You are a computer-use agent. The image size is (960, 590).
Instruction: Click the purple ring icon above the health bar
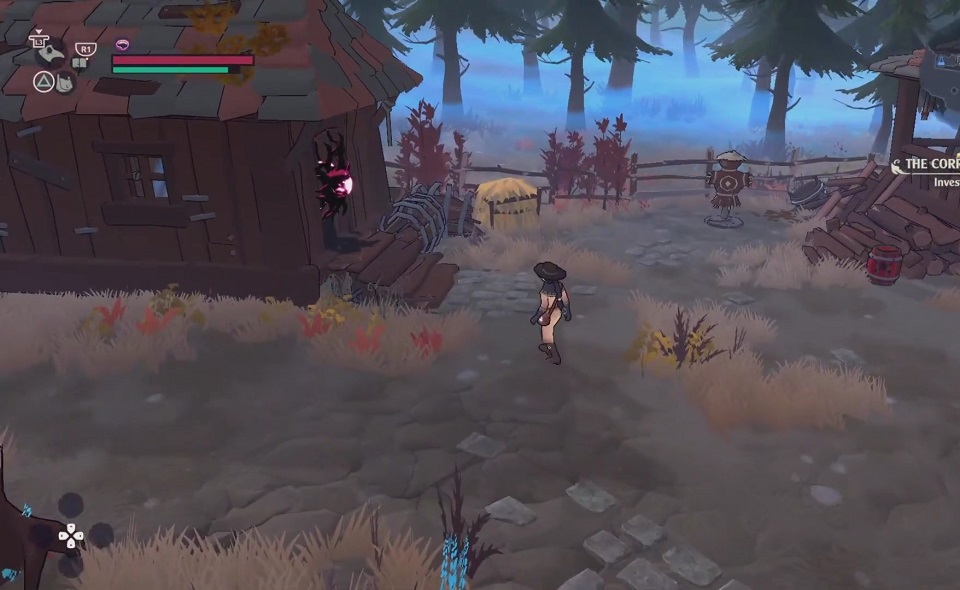click(123, 45)
